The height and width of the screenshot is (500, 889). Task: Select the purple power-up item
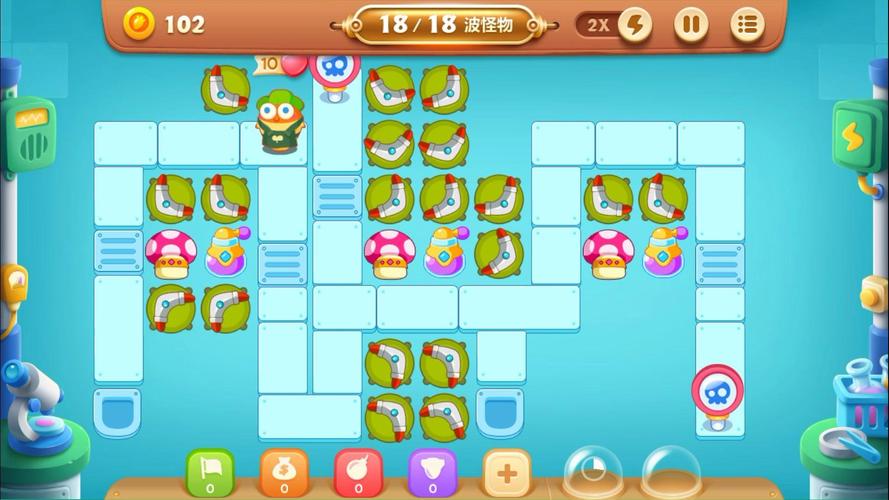432,472
